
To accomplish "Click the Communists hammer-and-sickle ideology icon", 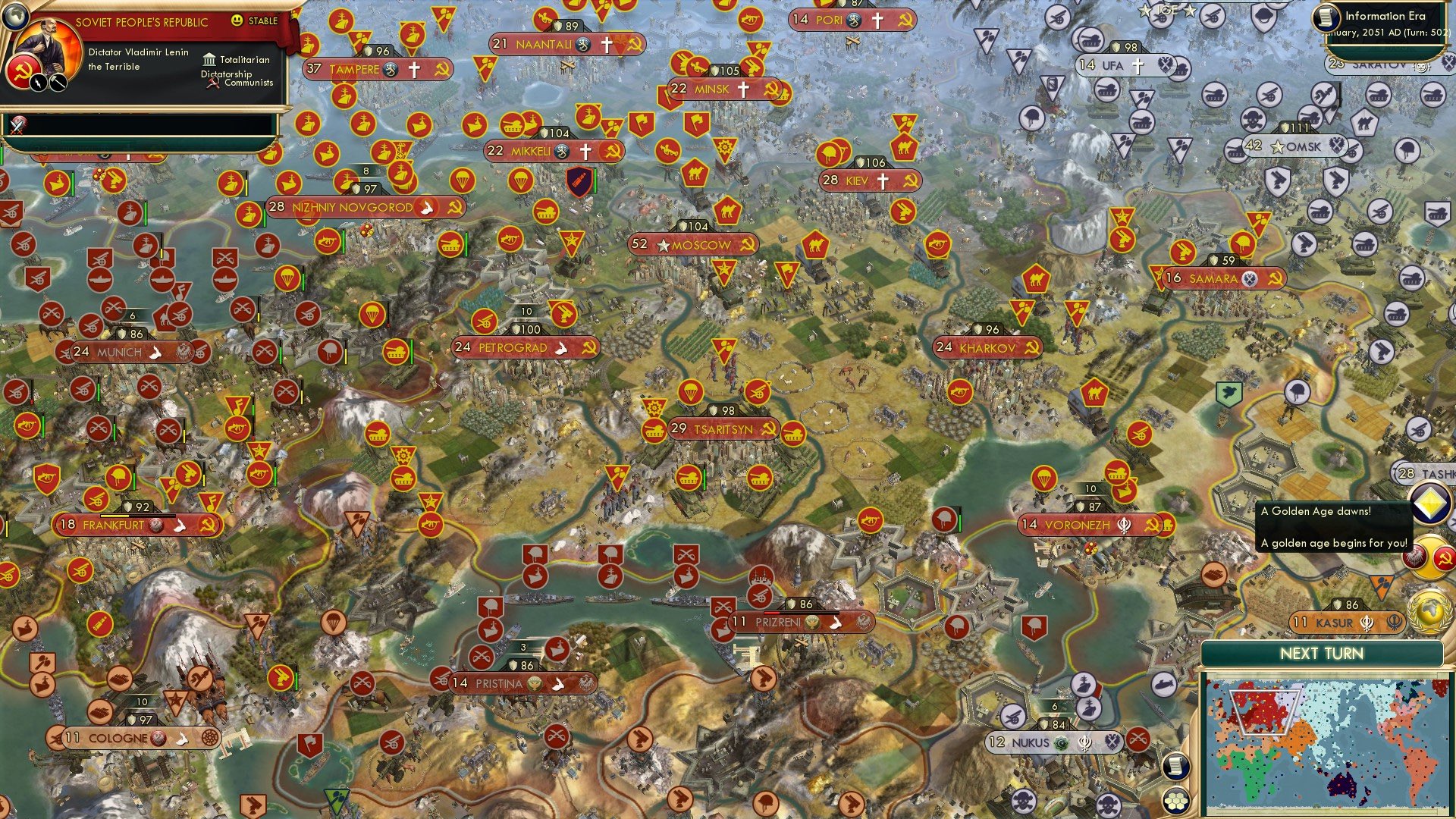I will pos(212,83).
